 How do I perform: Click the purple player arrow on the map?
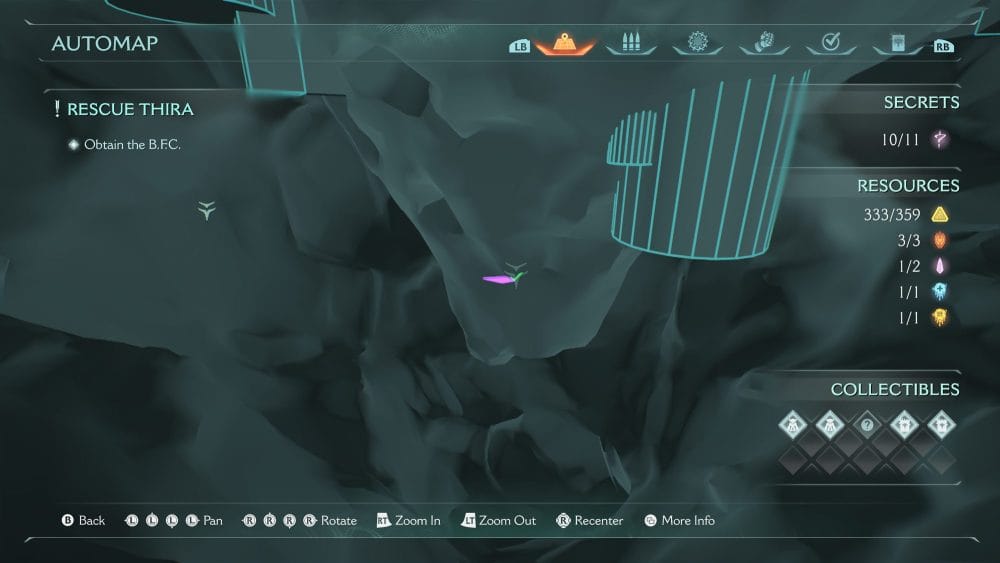pos(498,280)
